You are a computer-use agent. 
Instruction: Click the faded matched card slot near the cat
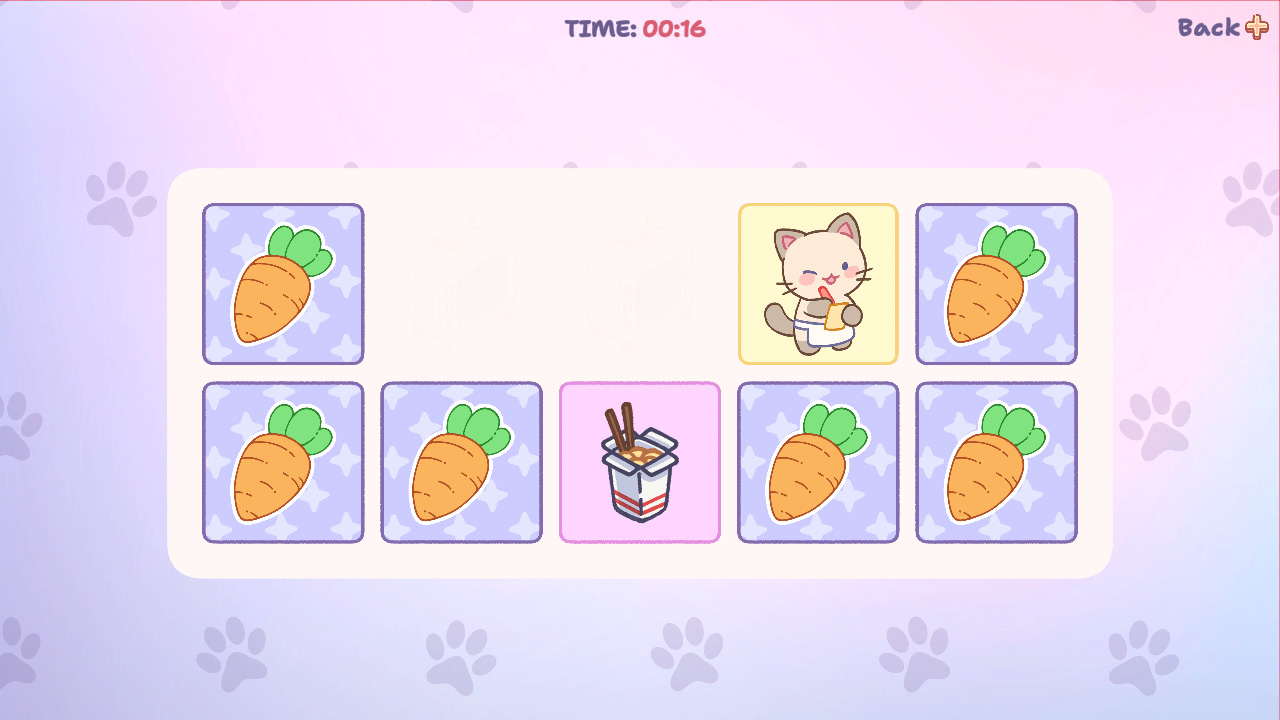point(640,283)
